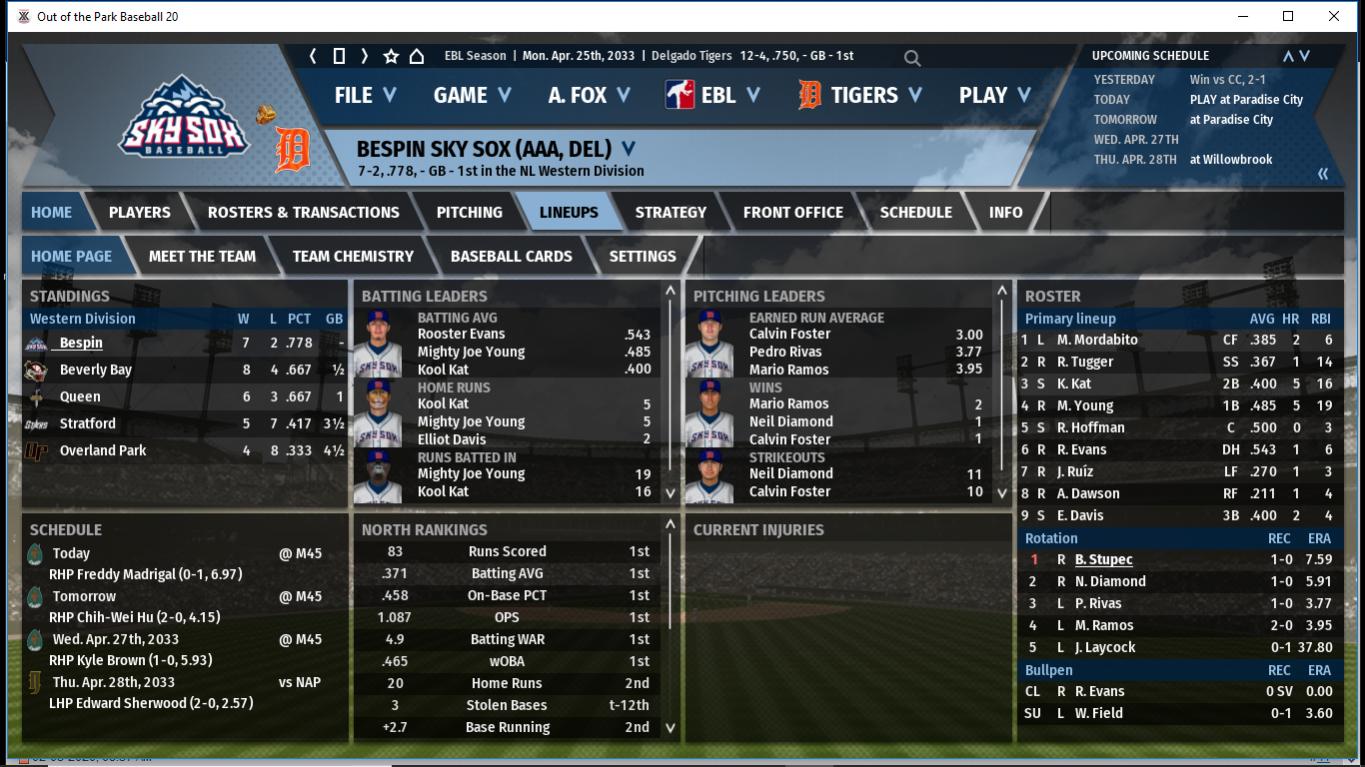1365x767 pixels.
Task: Open the BASEBALL CARDS subtab
Action: coord(511,256)
